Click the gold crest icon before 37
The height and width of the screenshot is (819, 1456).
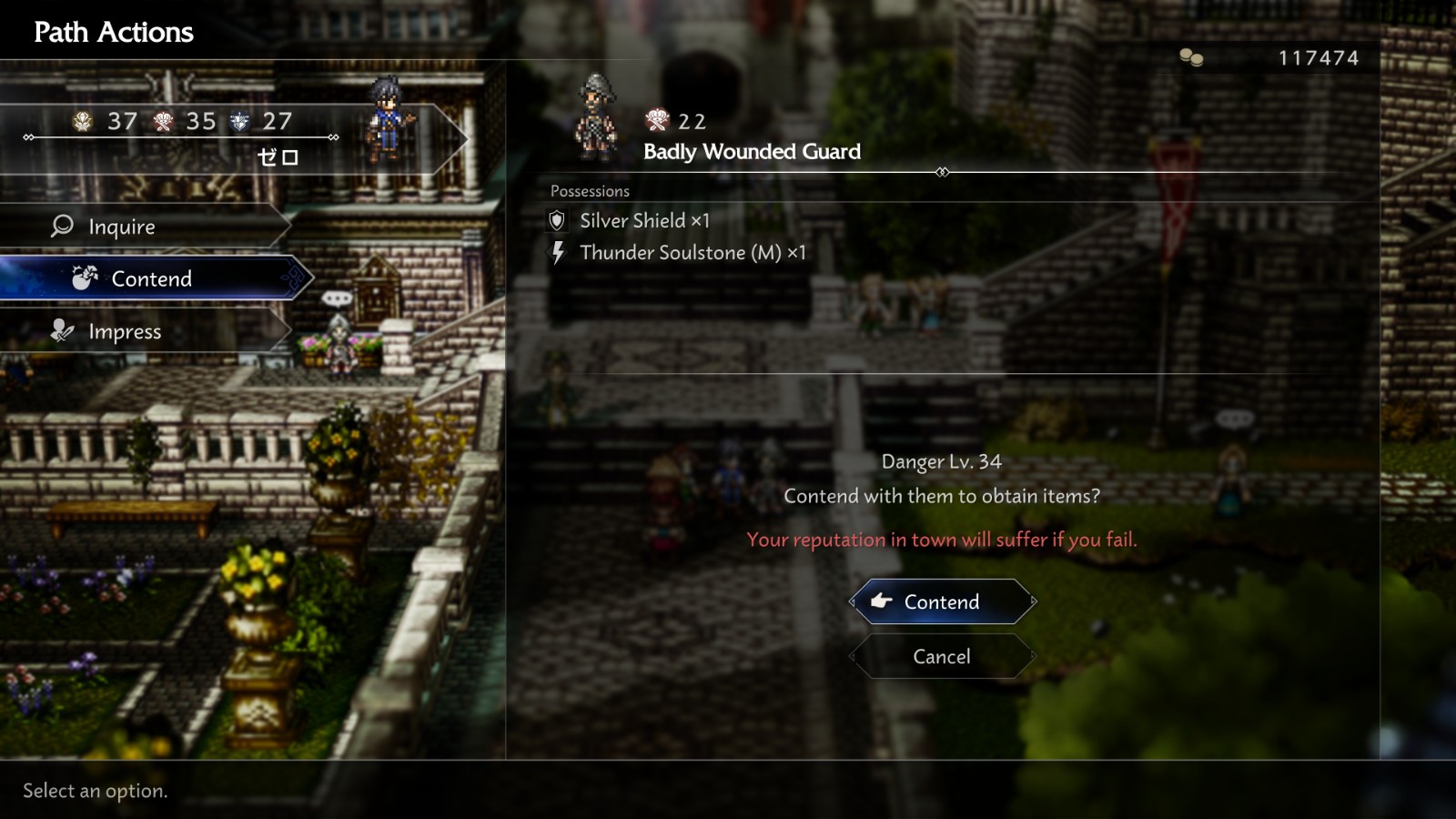(82, 121)
